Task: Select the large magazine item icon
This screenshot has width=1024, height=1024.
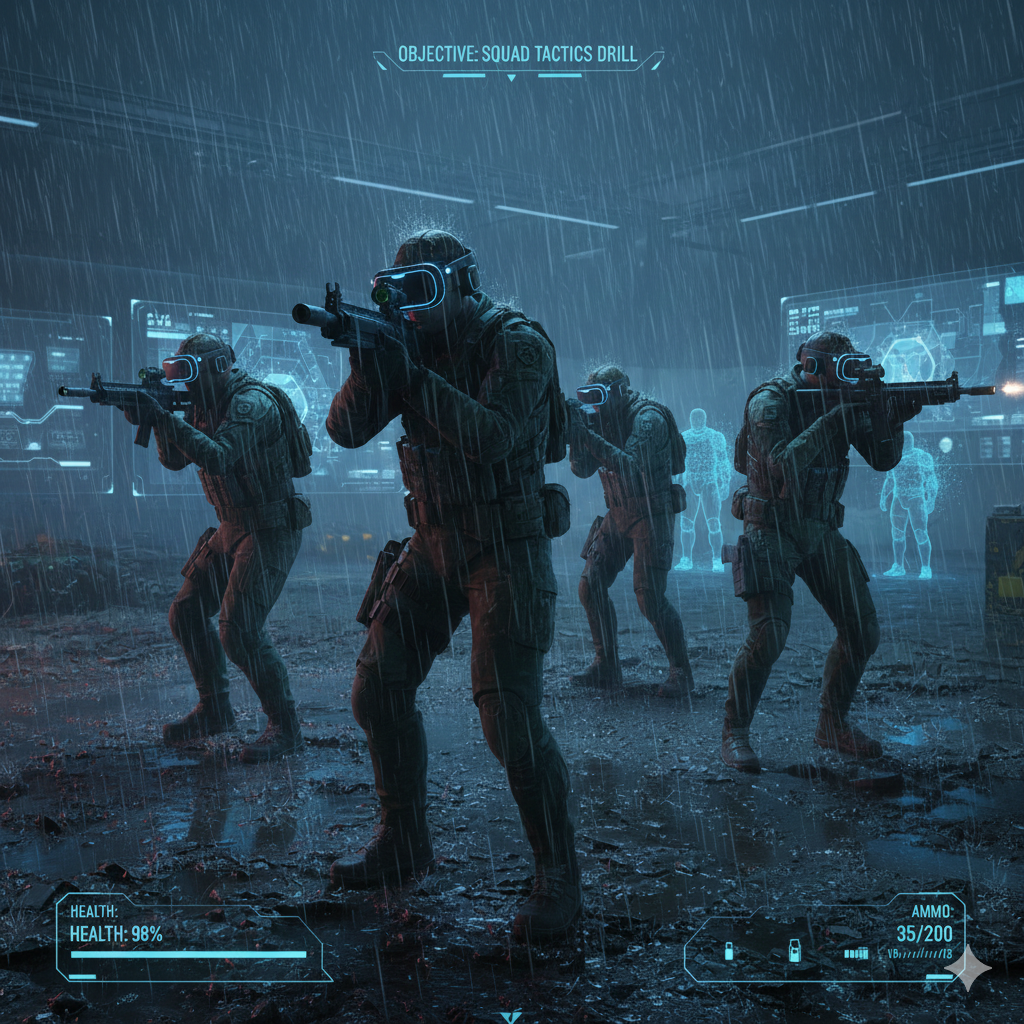Action: (x=794, y=951)
